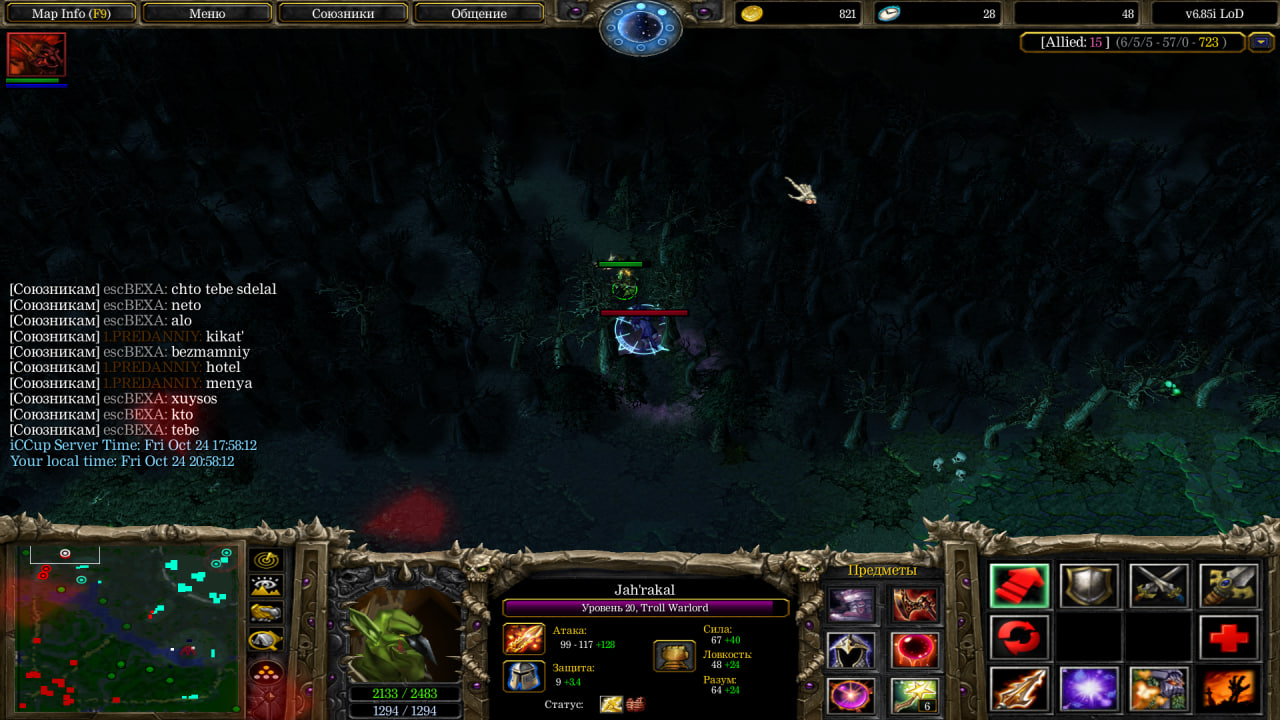The height and width of the screenshot is (720, 1280).
Task: Choose the Hold Position shield command
Action: (x=1089, y=586)
